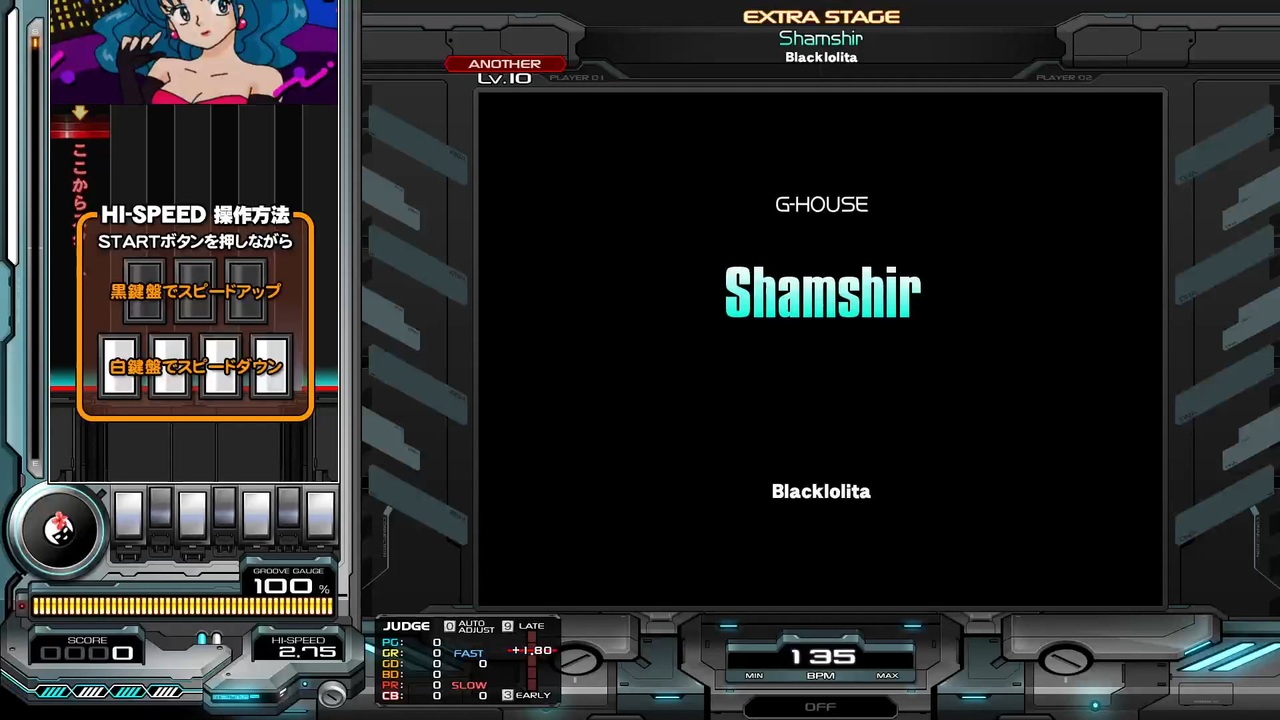This screenshot has width=1280, height=720.
Task: Toggle the OFF indicator below the BPM display
Action: click(821, 706)
